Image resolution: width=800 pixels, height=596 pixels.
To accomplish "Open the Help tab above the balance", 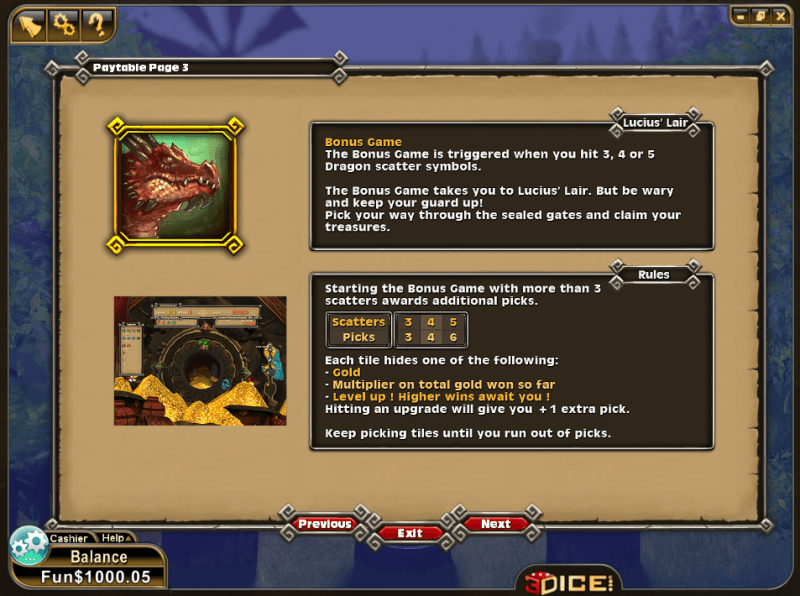I will click(x=113, y=538).
